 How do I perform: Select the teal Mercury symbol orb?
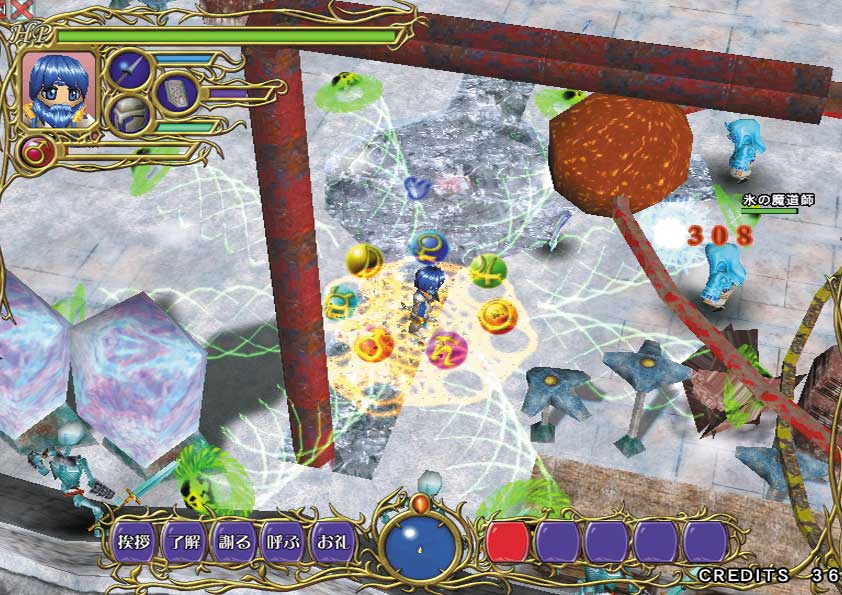[x=342, y=300]
